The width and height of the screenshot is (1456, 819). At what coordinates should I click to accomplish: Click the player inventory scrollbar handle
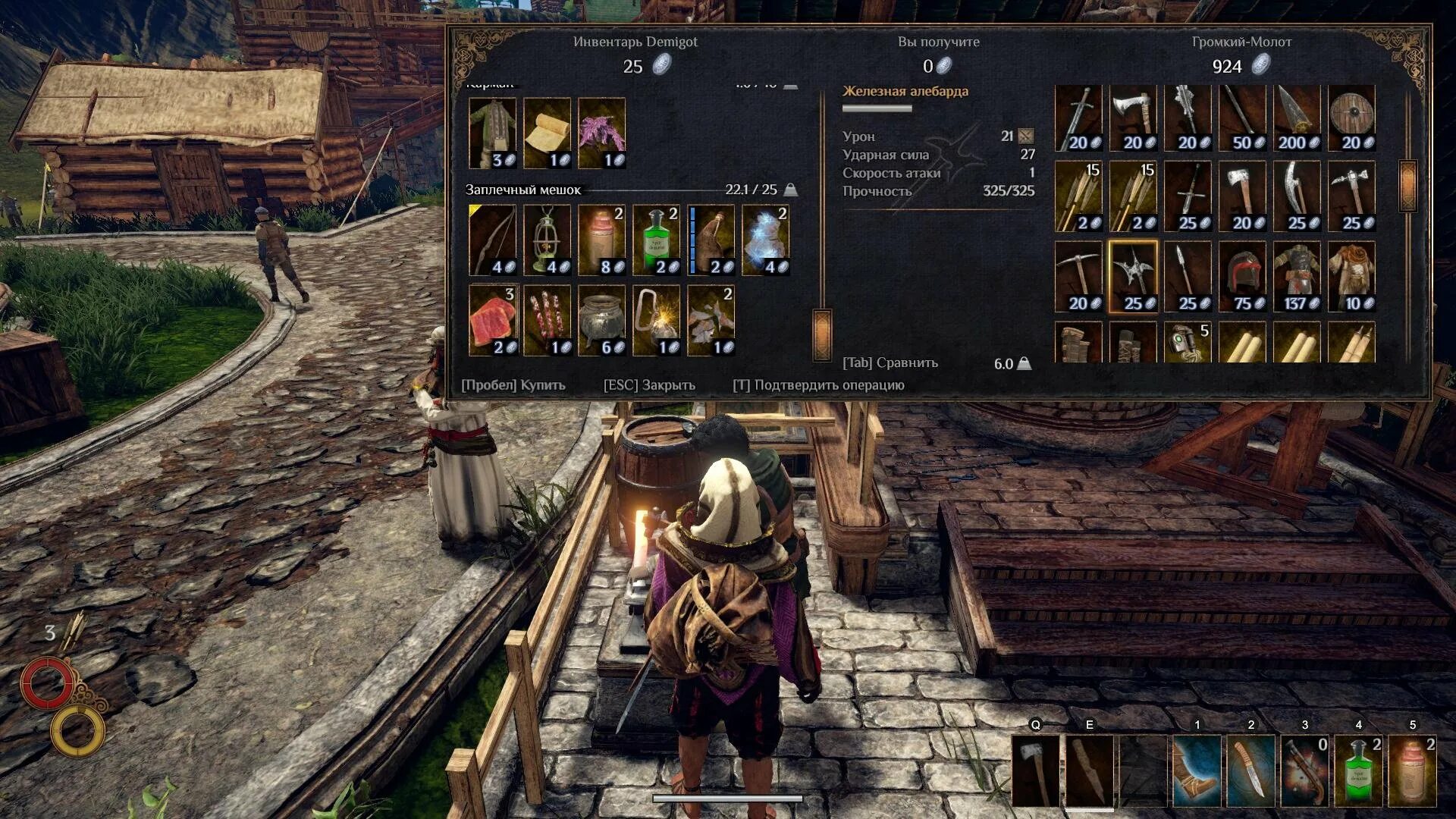pos(823,334)
